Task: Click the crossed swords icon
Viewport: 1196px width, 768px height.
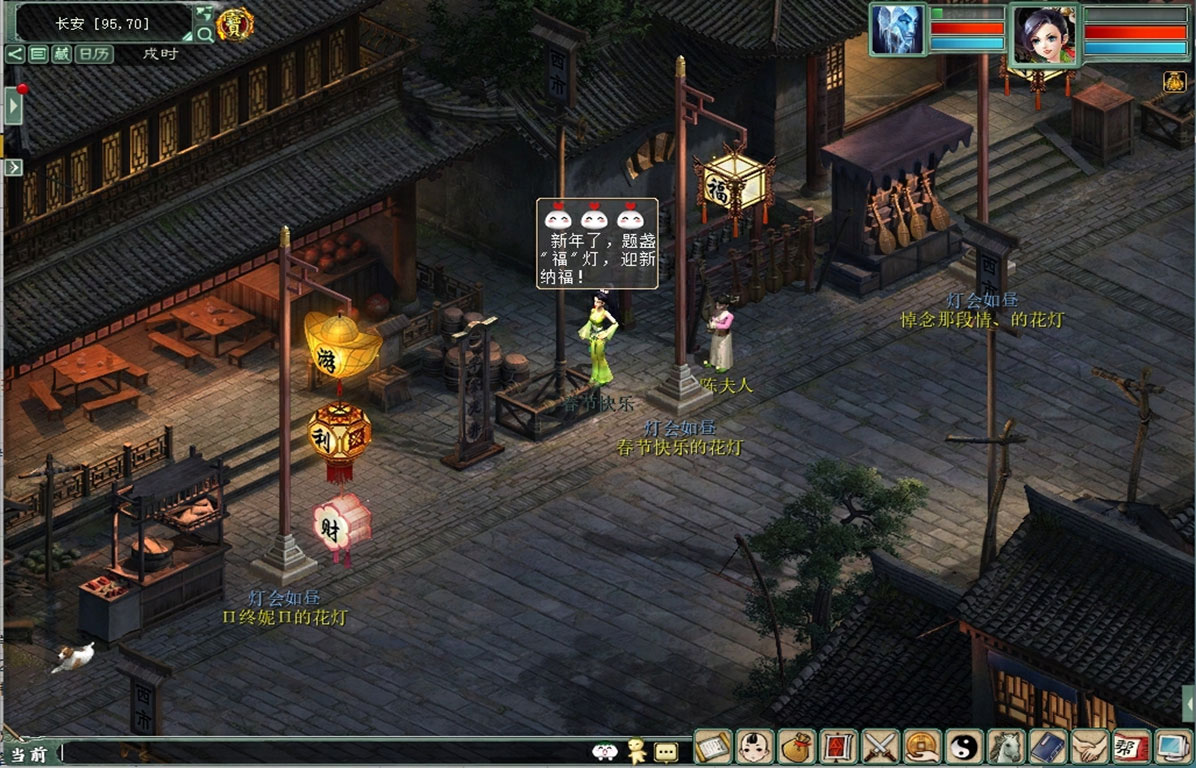Action: 880,746
